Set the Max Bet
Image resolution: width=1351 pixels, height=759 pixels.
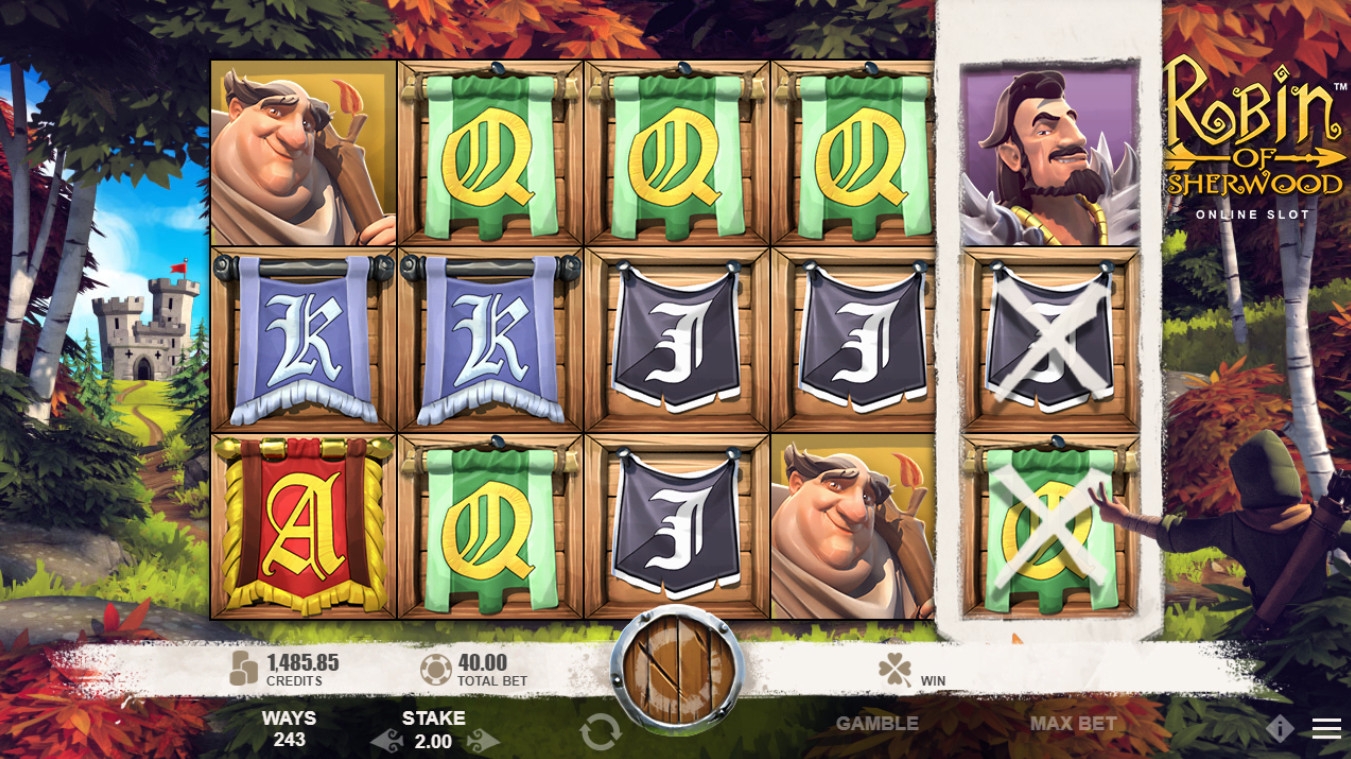pos(1073,723)
